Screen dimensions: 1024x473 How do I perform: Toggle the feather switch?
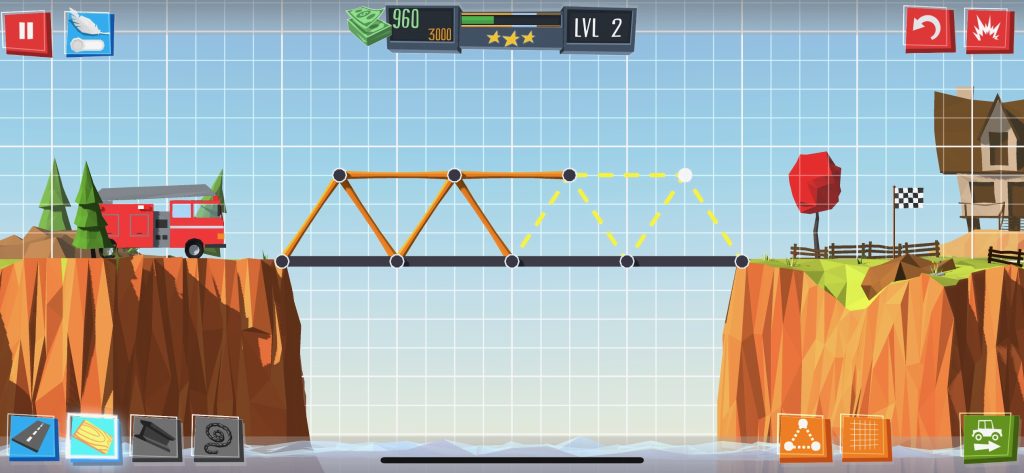tap(89, 33)
